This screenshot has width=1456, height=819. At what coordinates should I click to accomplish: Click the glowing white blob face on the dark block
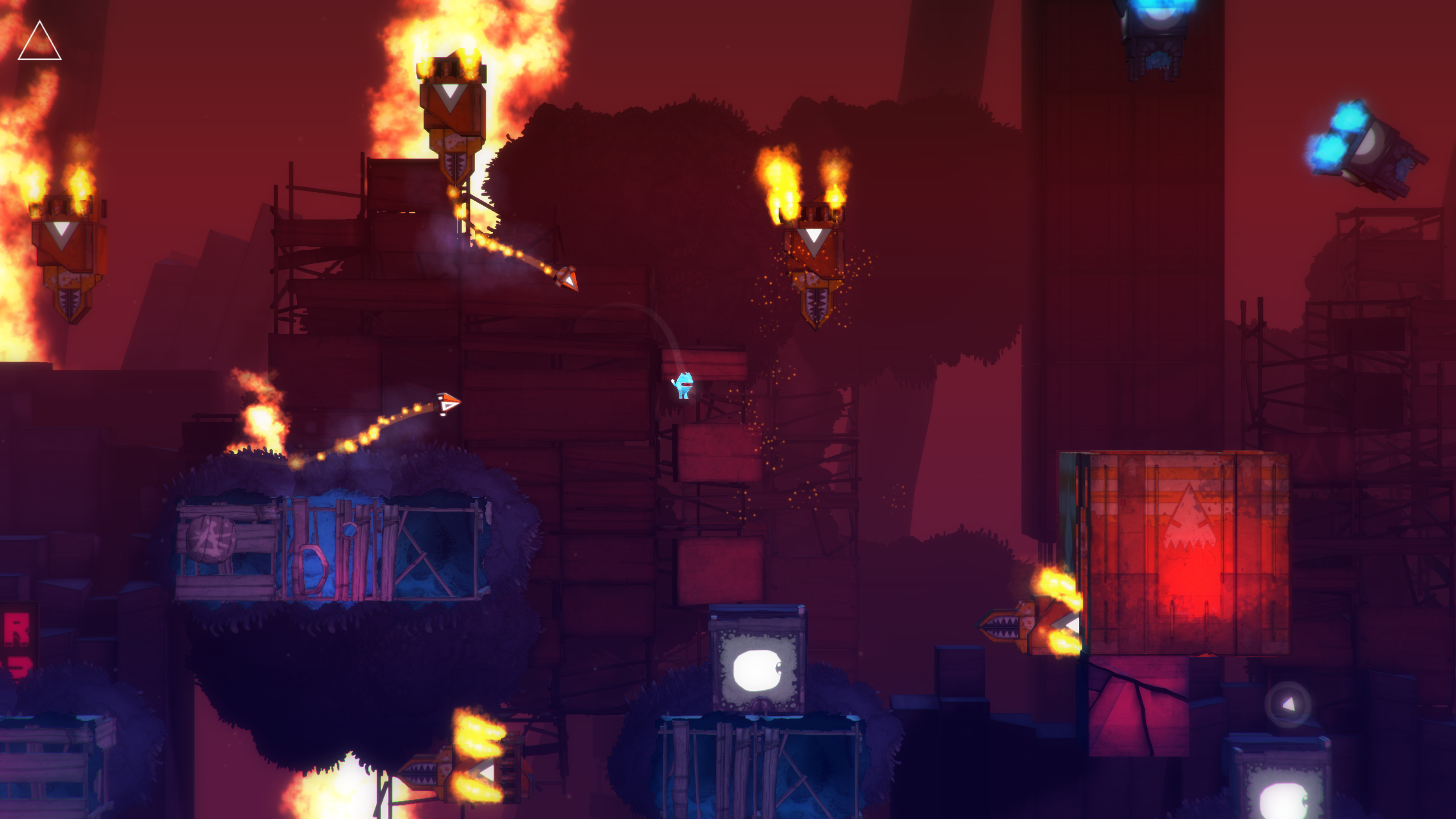[x=756, y=671]
